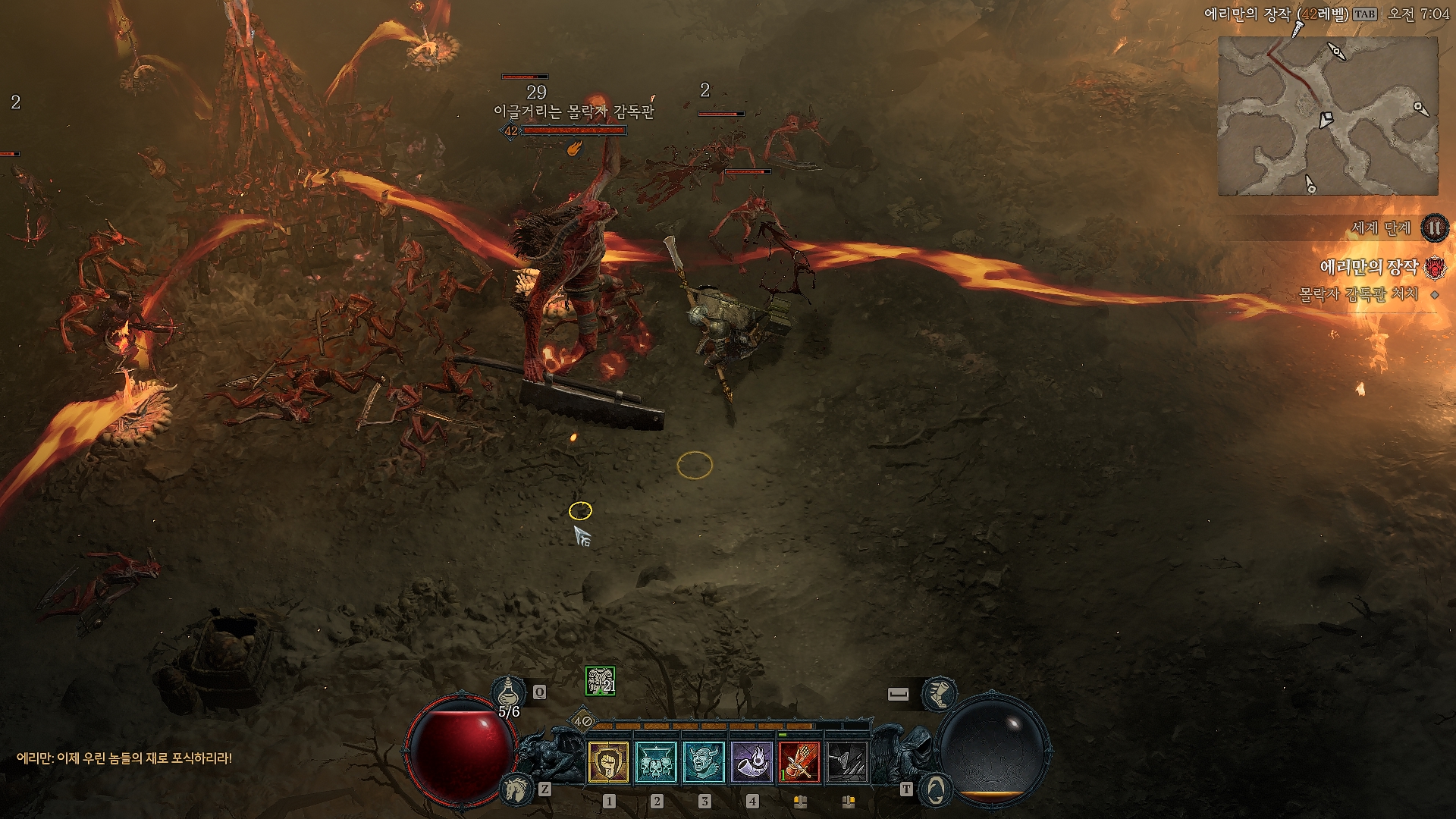Activate the red gauntlet and sword skill
This screenshot has height=819, width=1456.
coord(799,761)
